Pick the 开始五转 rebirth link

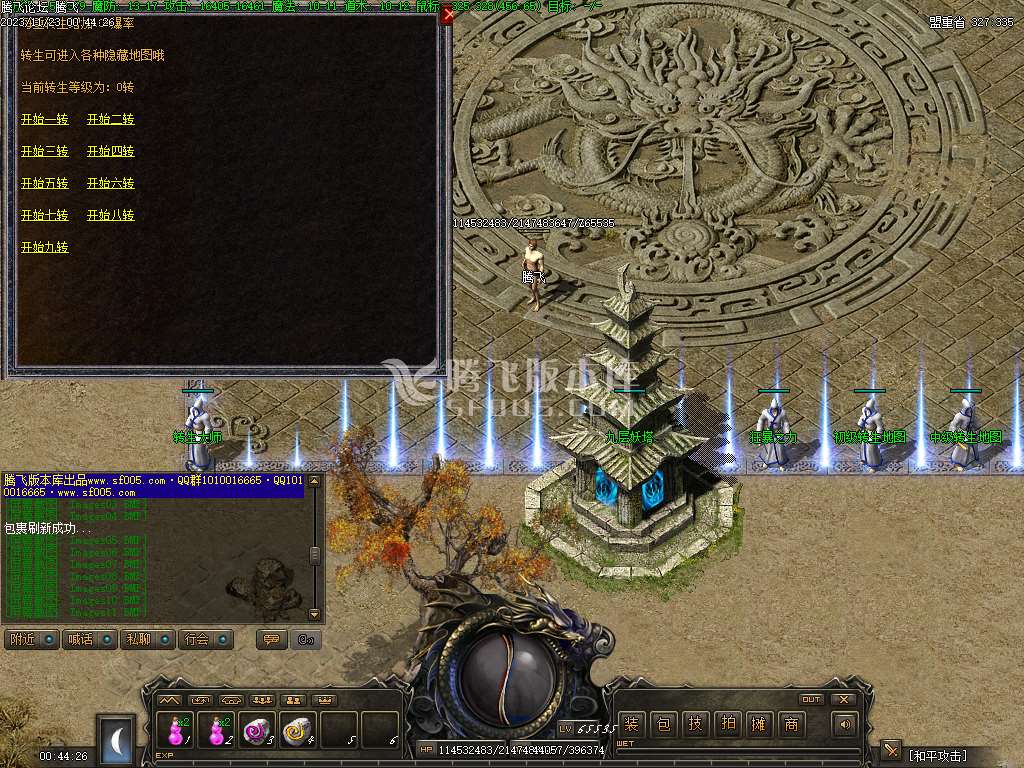(45, 183)
